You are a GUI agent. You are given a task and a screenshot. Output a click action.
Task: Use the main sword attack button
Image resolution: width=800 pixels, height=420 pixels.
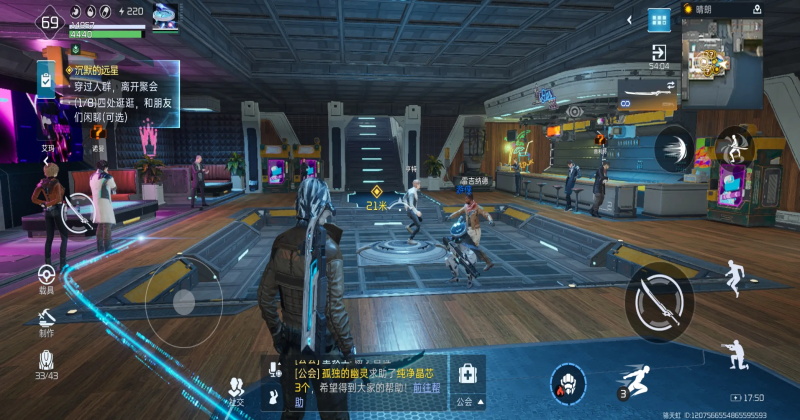tap(659, 298)
